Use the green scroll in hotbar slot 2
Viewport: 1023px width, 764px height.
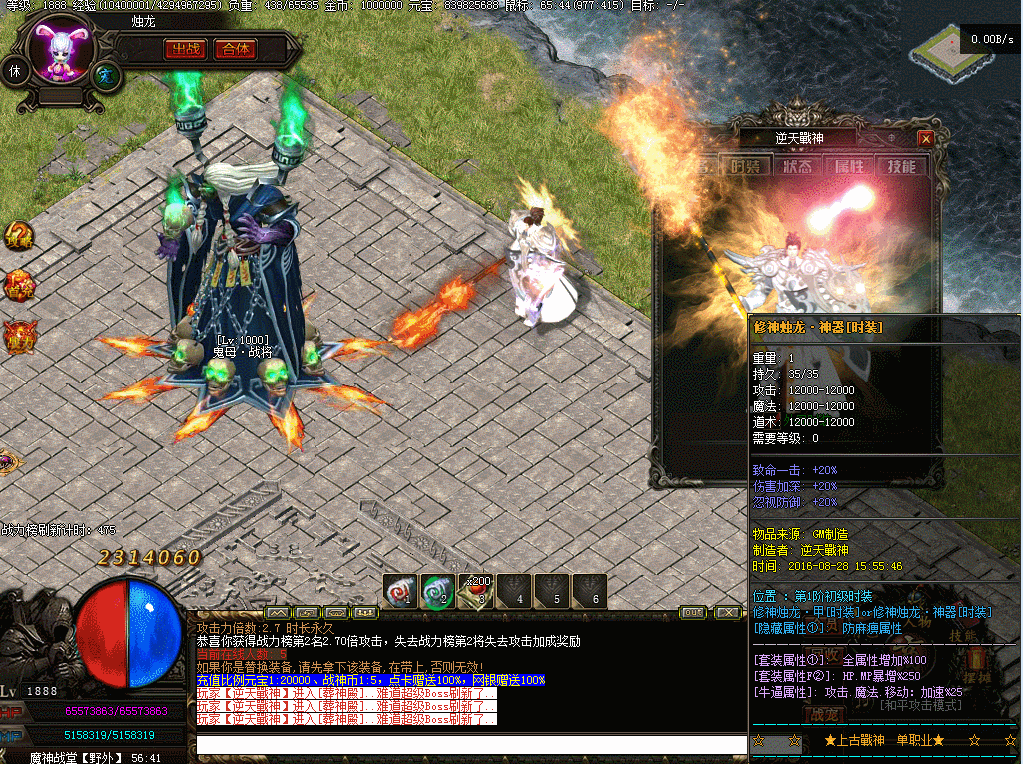point(438,590)
